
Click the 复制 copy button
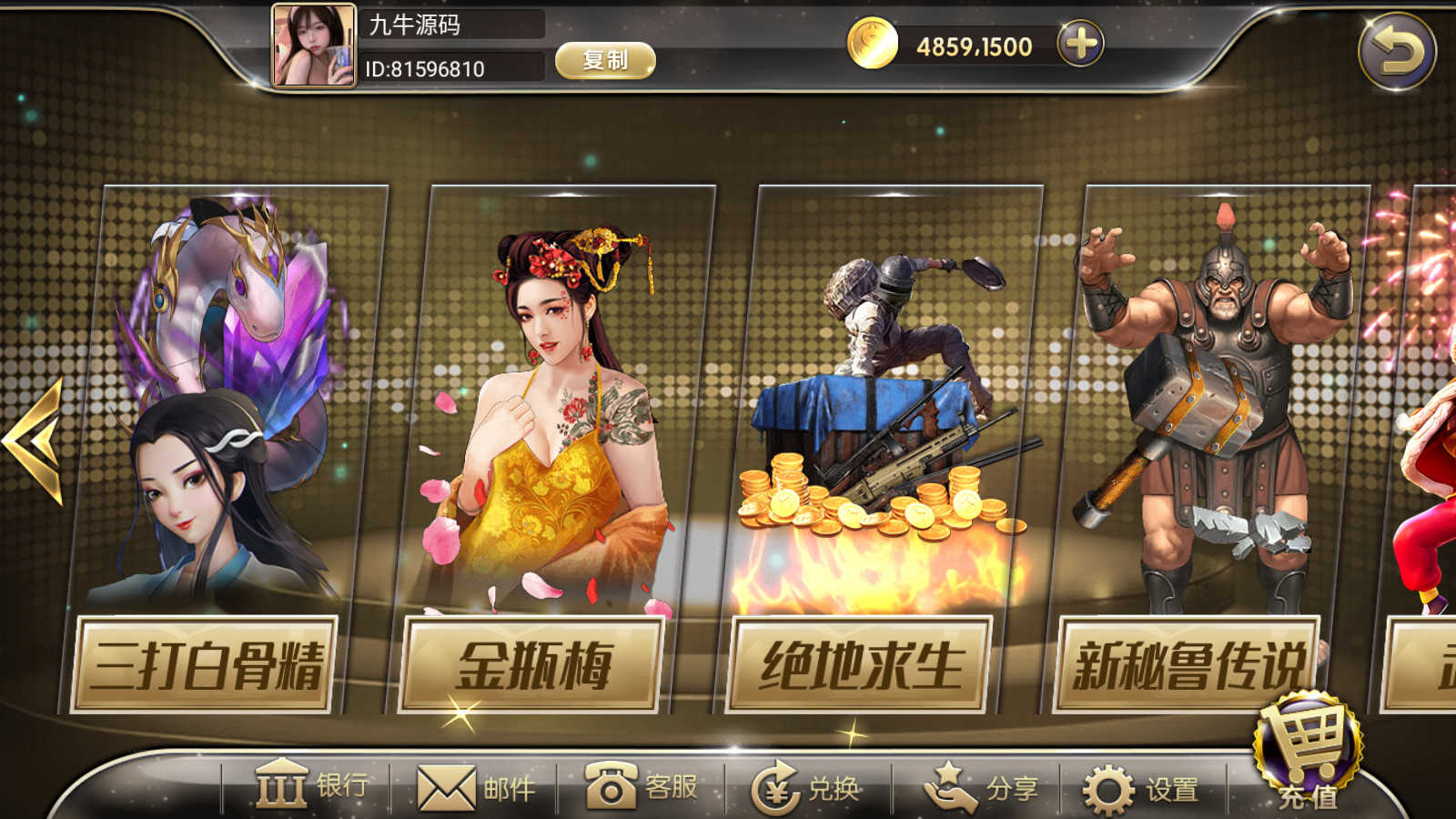point(606,60)
